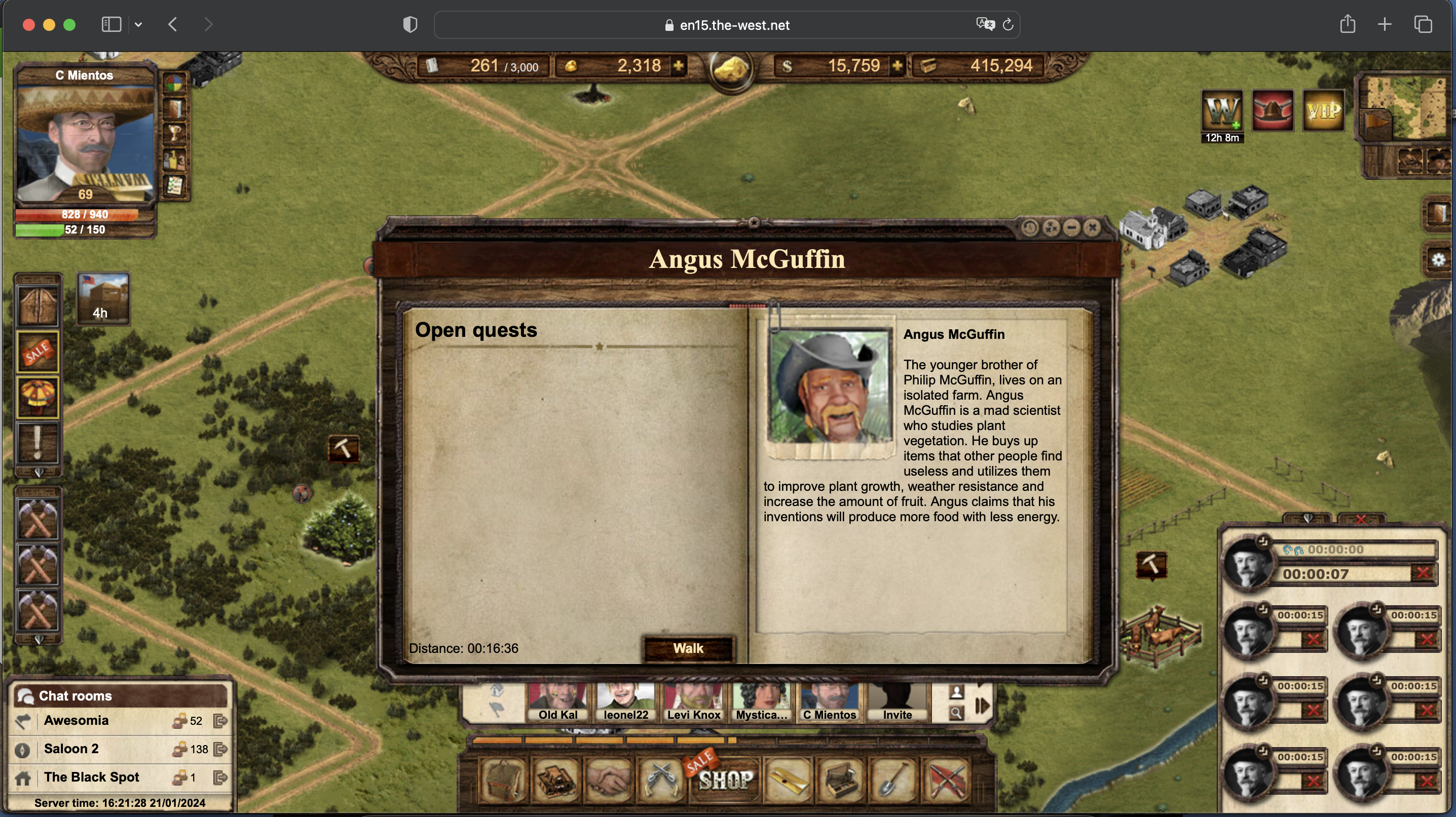The image size is (1456, 817).
Task: Walk to Angus McGuffin
Action: pos(688,648)
